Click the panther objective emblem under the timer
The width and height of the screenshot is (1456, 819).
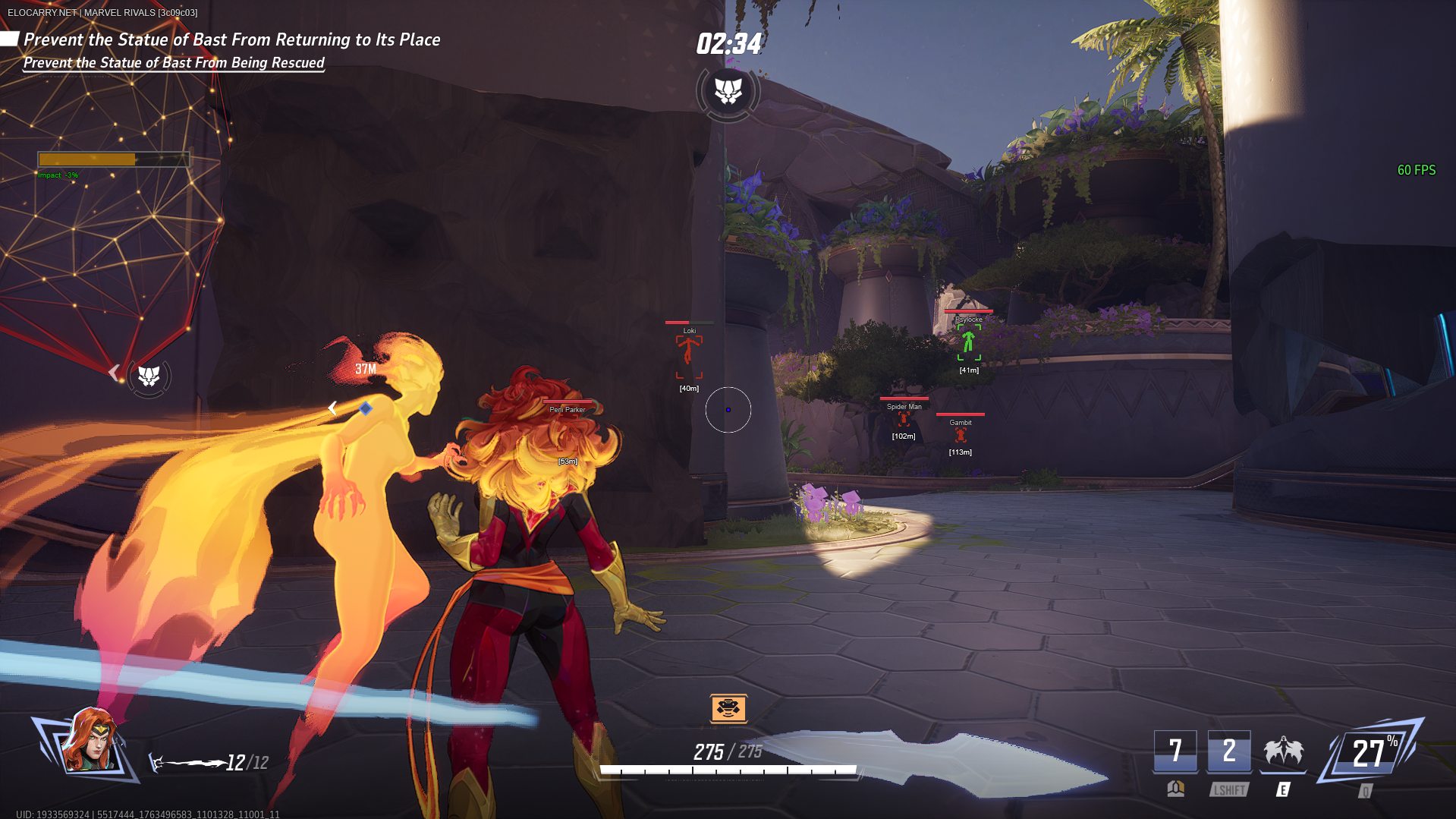pos(728,92)
